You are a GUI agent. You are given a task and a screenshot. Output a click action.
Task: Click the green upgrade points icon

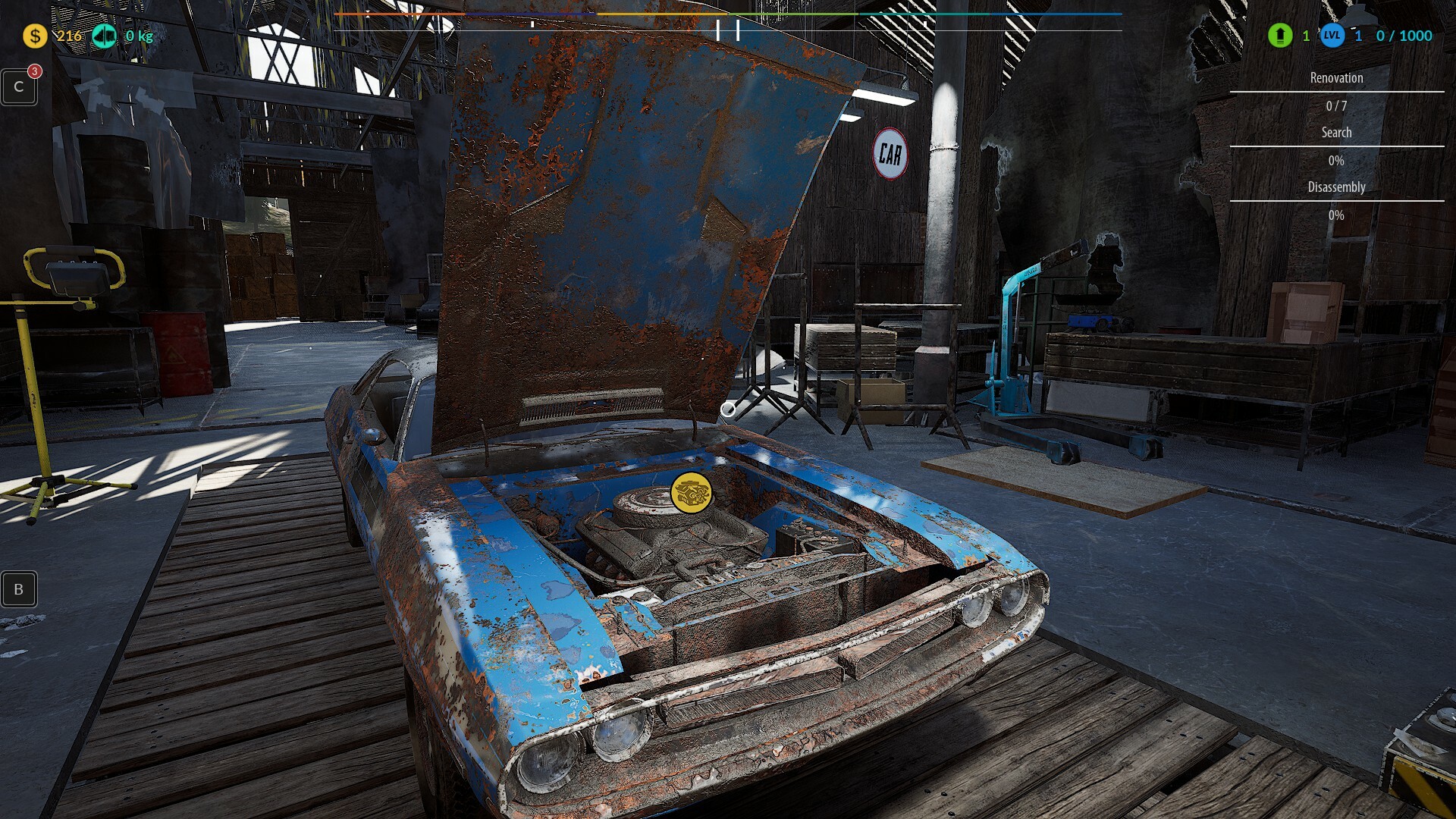point(1280,36)
